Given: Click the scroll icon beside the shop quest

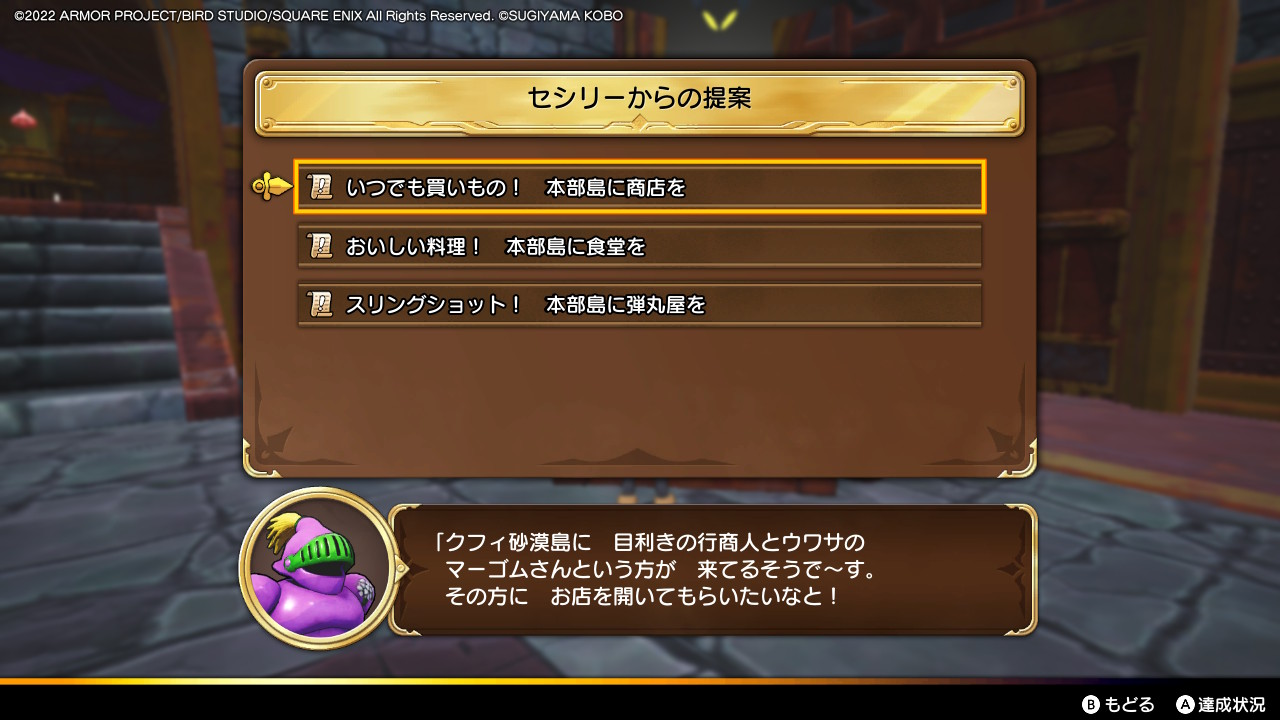Looking at the screenshot, I should pyautogui.click(x=319, y=186).
